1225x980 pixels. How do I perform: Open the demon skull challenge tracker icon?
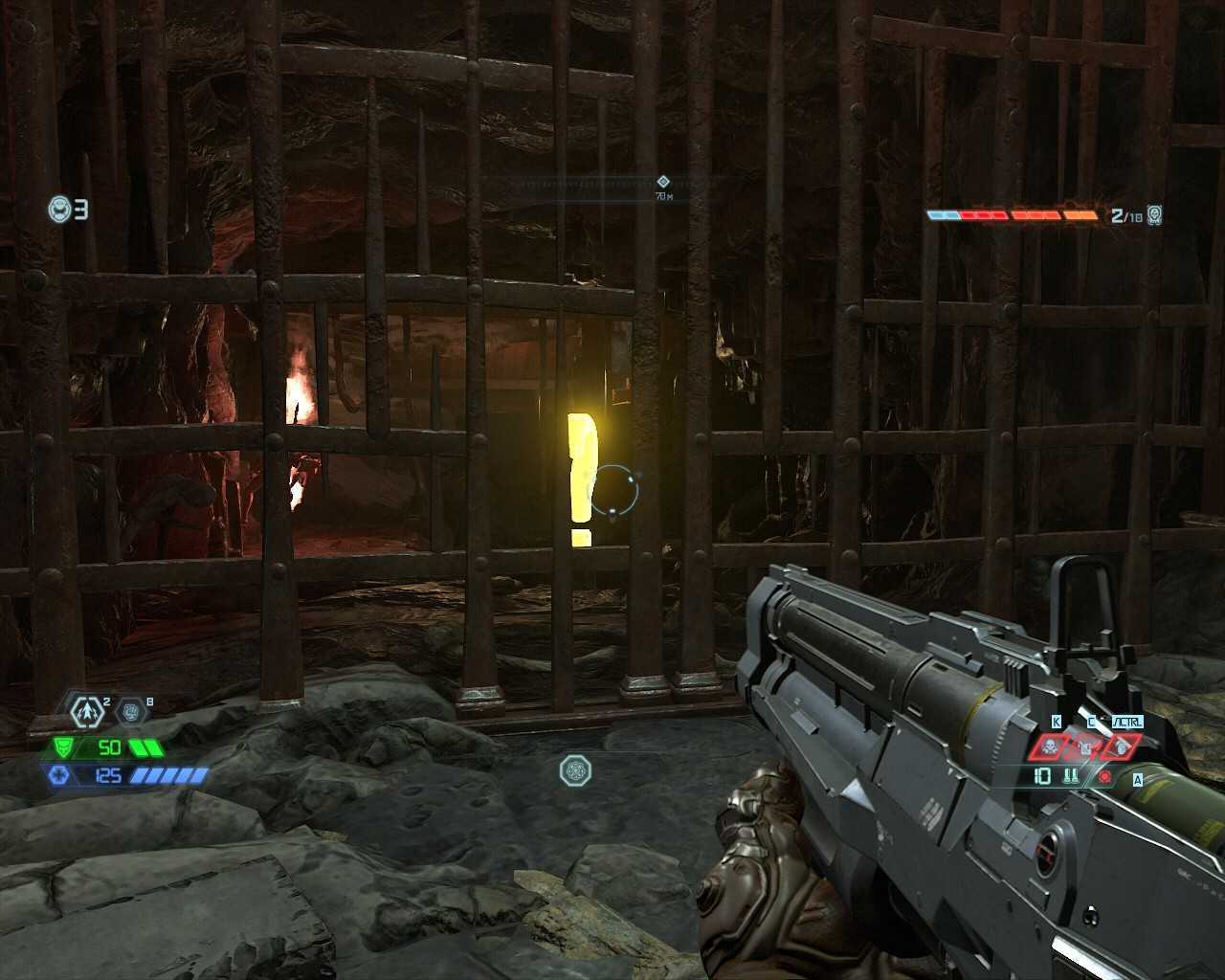[x=1155, y=215]
